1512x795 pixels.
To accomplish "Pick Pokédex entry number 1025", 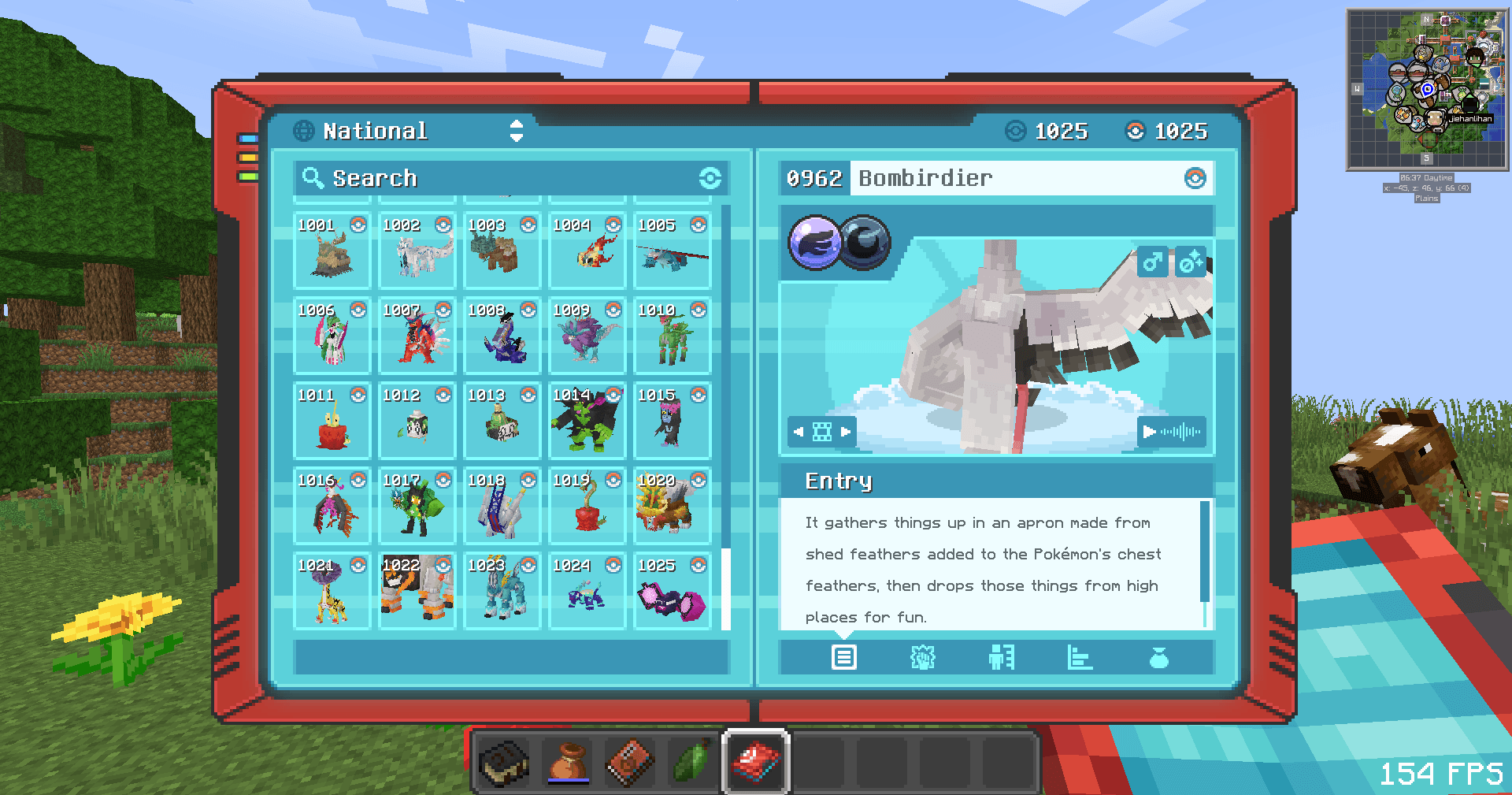I will tap(673, 590).
